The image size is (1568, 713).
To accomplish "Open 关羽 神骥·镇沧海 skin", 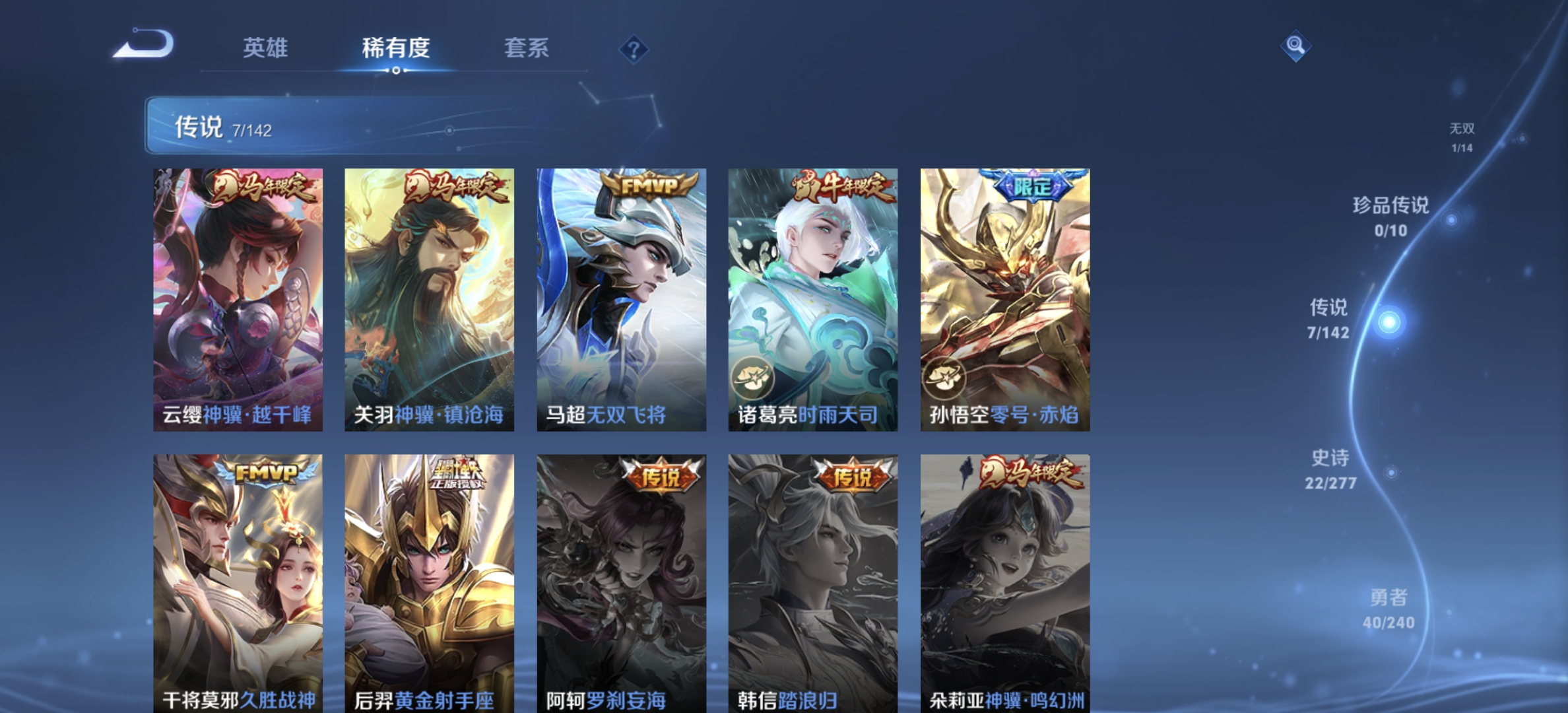I will (428, 297).
